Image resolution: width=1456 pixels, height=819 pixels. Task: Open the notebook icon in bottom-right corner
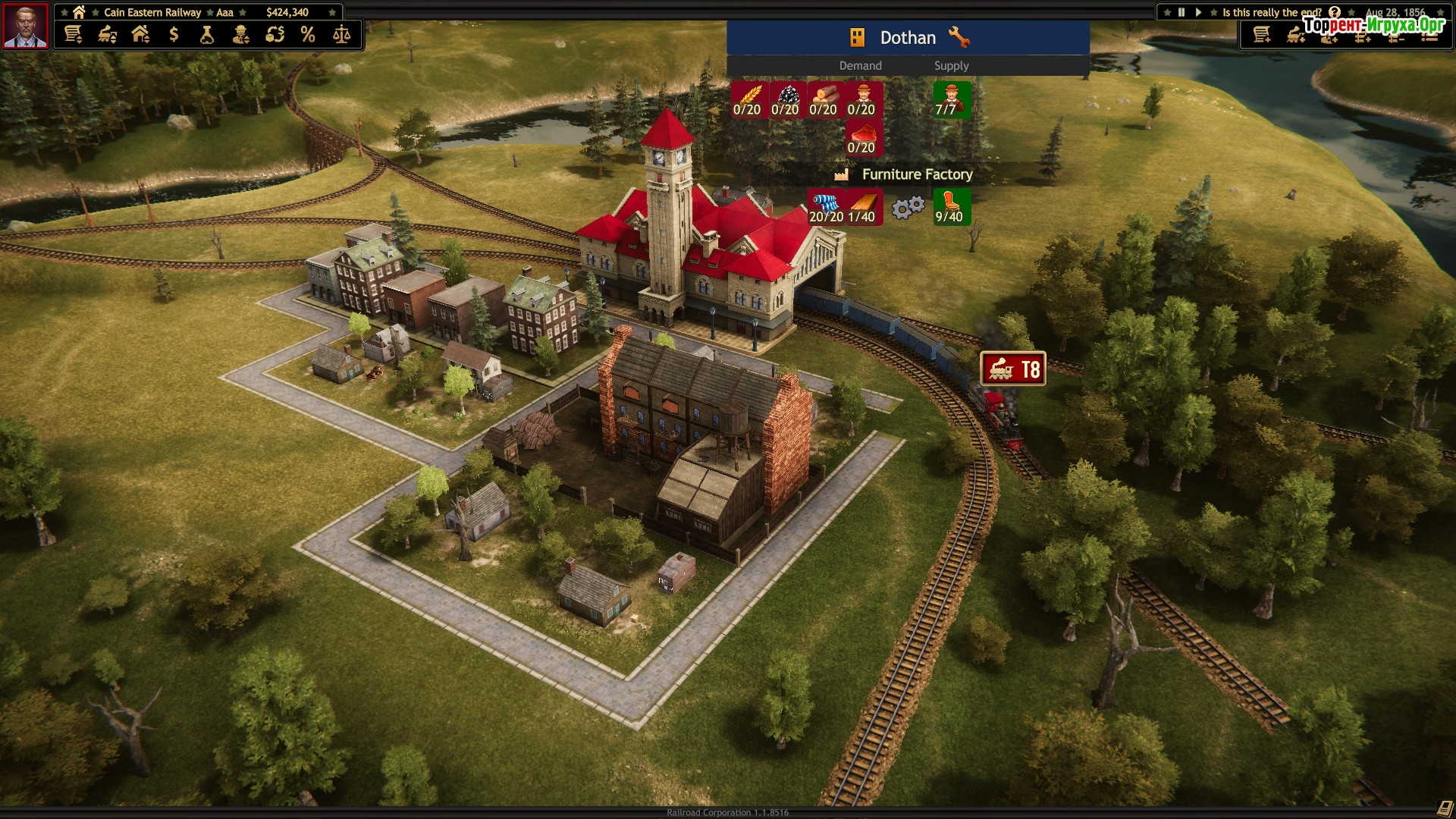[x=1444, y=808]
